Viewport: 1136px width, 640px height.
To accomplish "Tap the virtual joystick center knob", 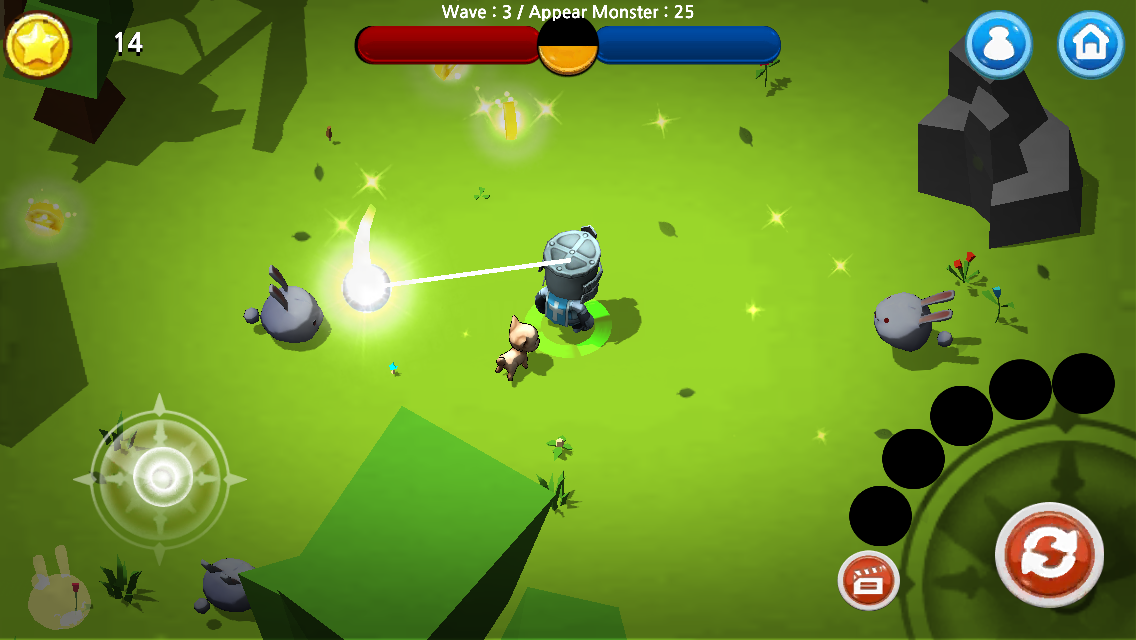I will (x=162, y=477).
